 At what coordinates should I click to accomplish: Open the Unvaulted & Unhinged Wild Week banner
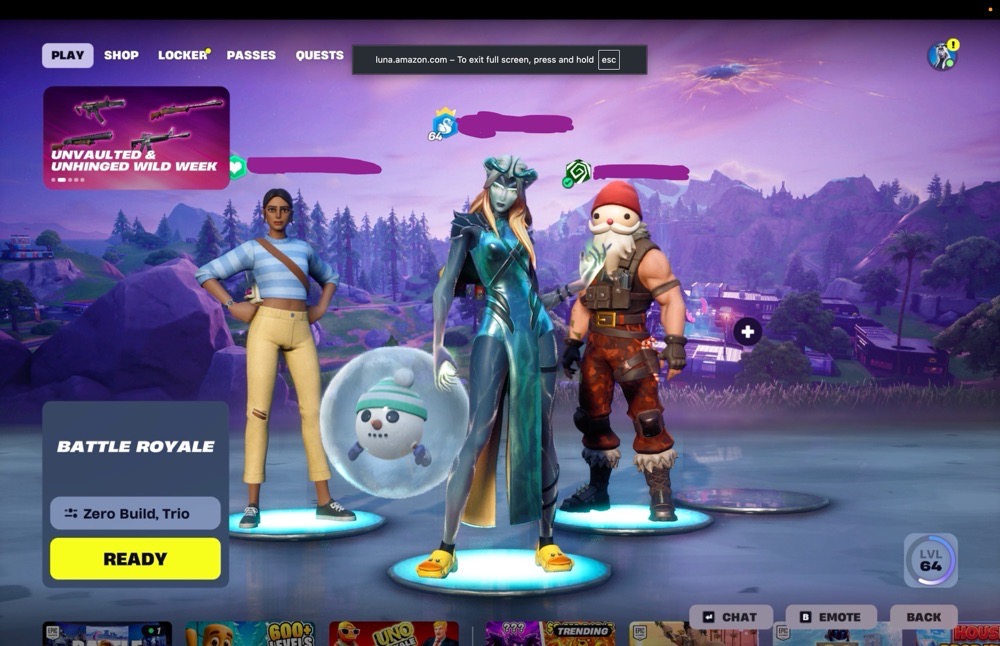(x=136, y=137)
